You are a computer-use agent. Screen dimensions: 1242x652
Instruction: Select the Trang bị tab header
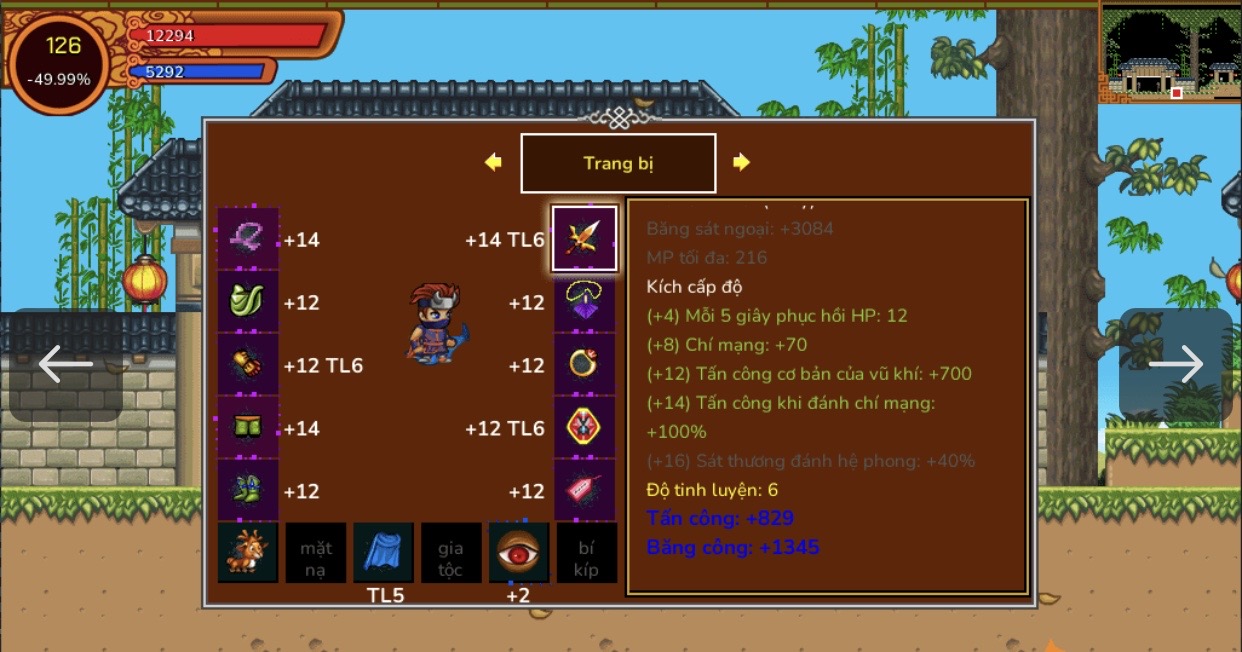click(618, 163)
